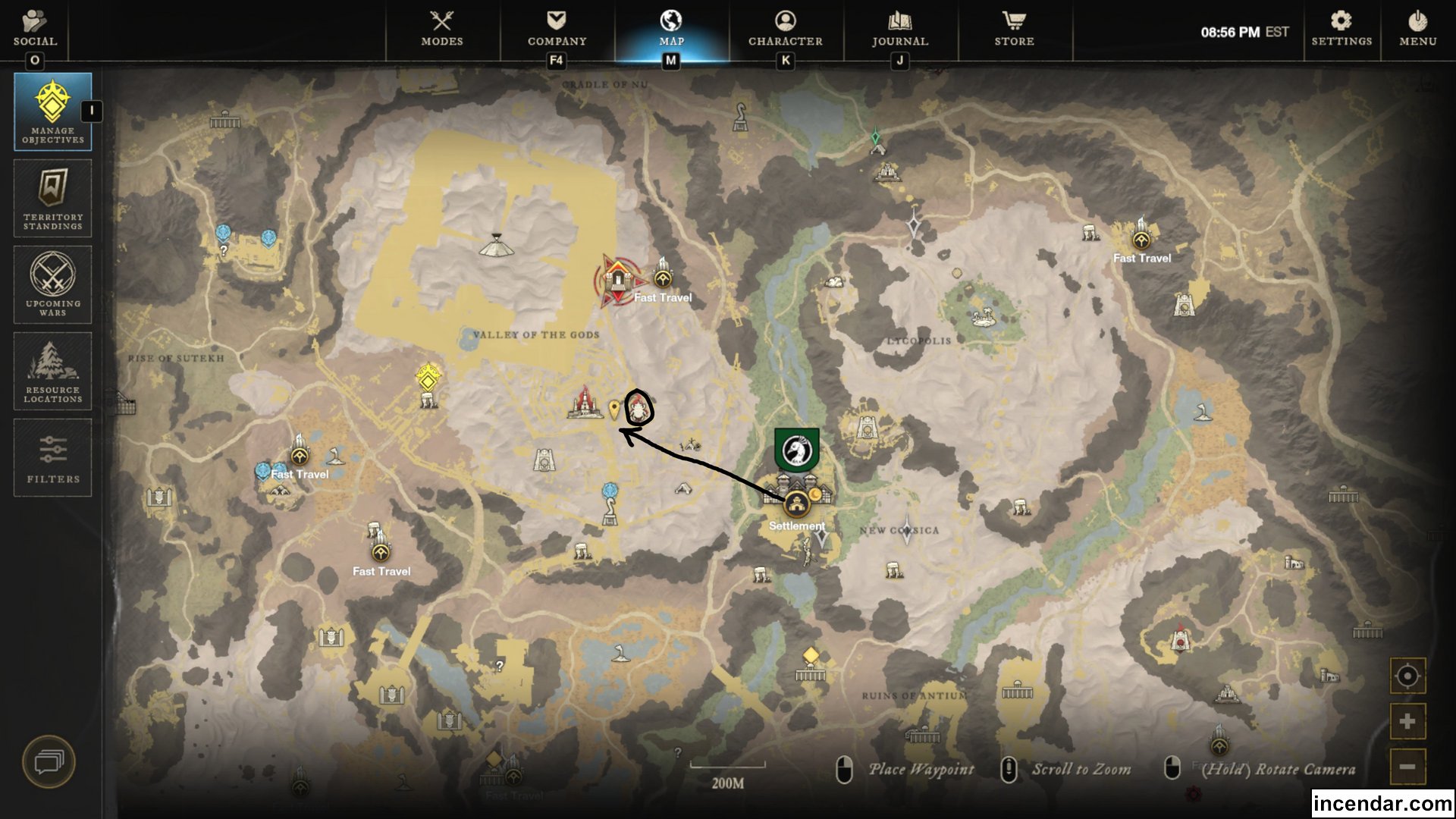Image resolution: width=1456 pixels, height=819 pixels.
Task: Open the in-game Store
Action: (x=1014, y=30)
